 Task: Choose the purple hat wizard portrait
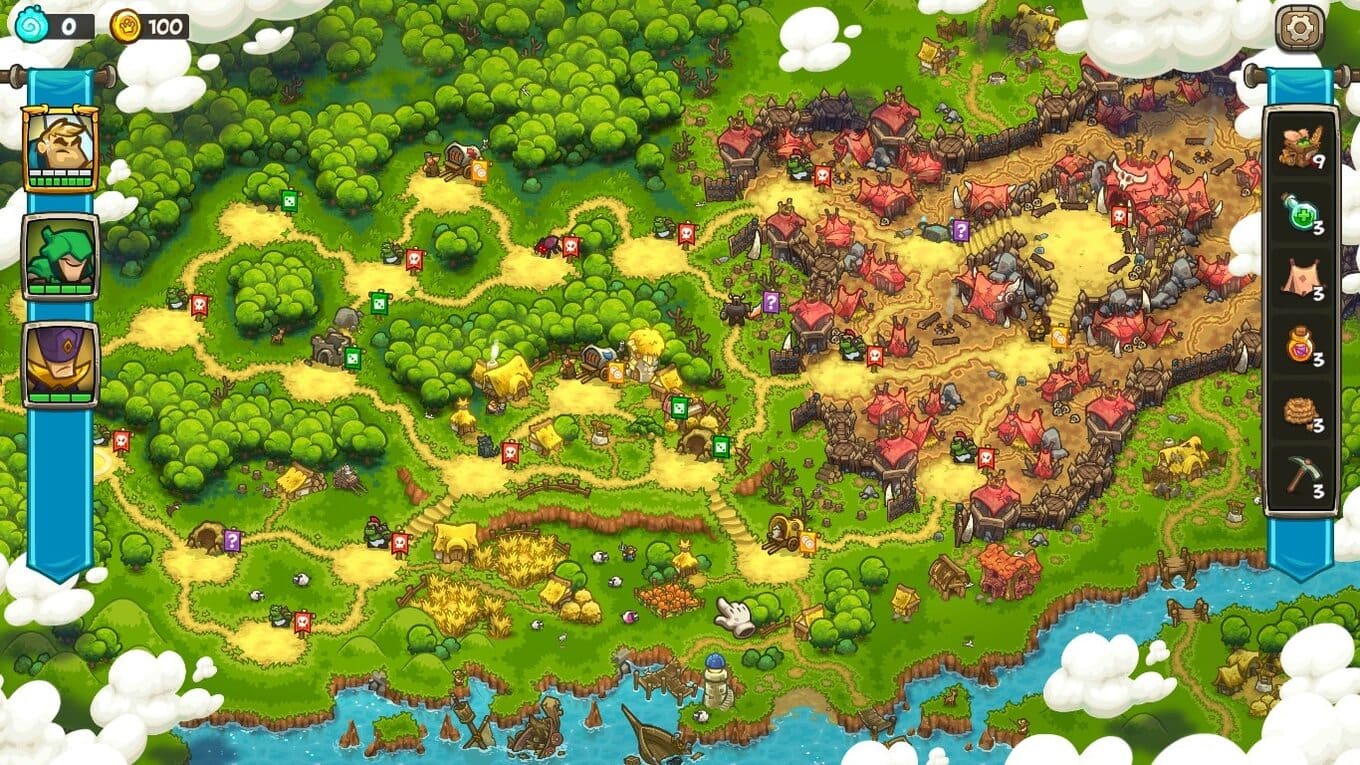60,363
